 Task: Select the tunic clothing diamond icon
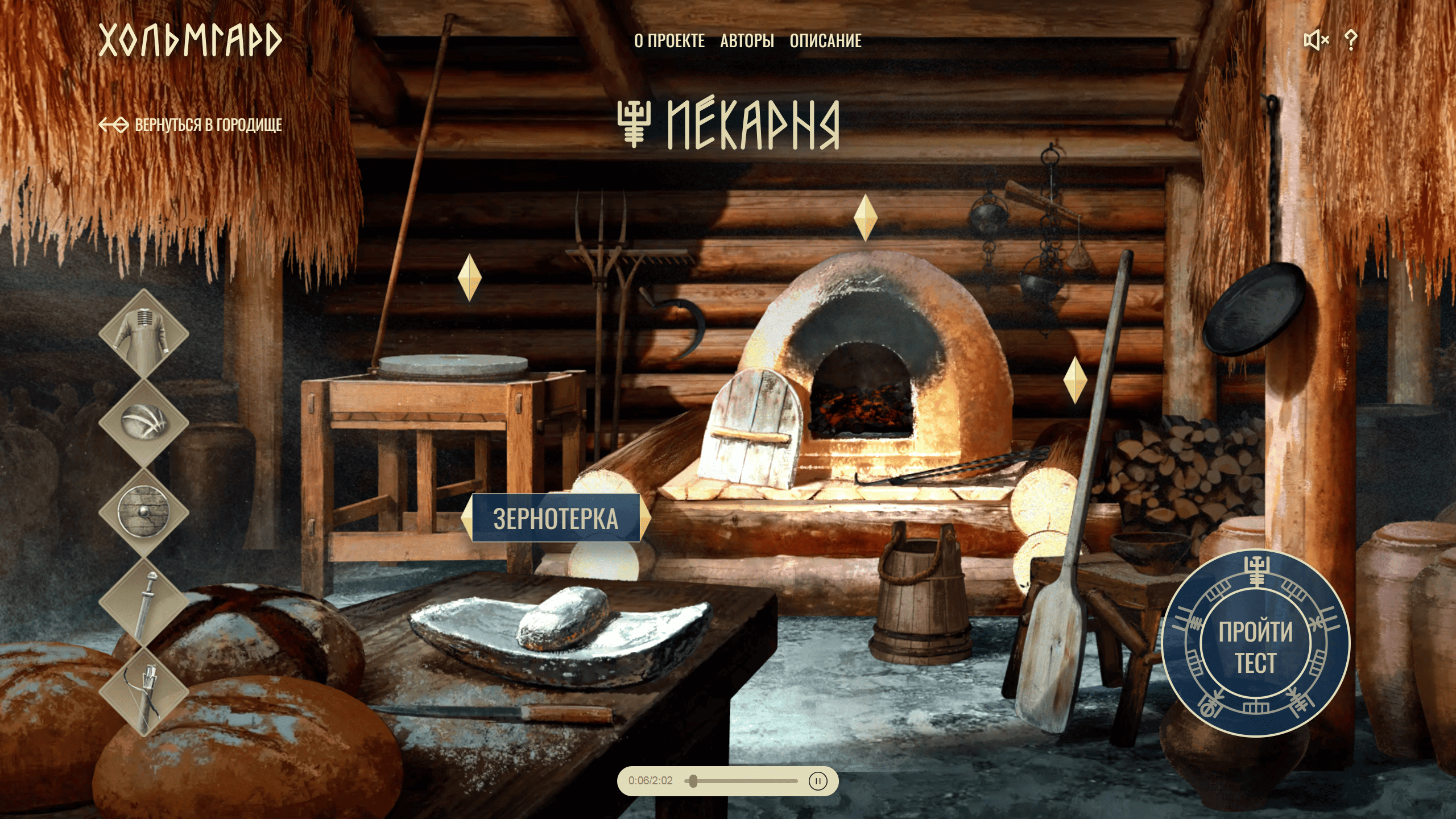(x=143, y=333)
